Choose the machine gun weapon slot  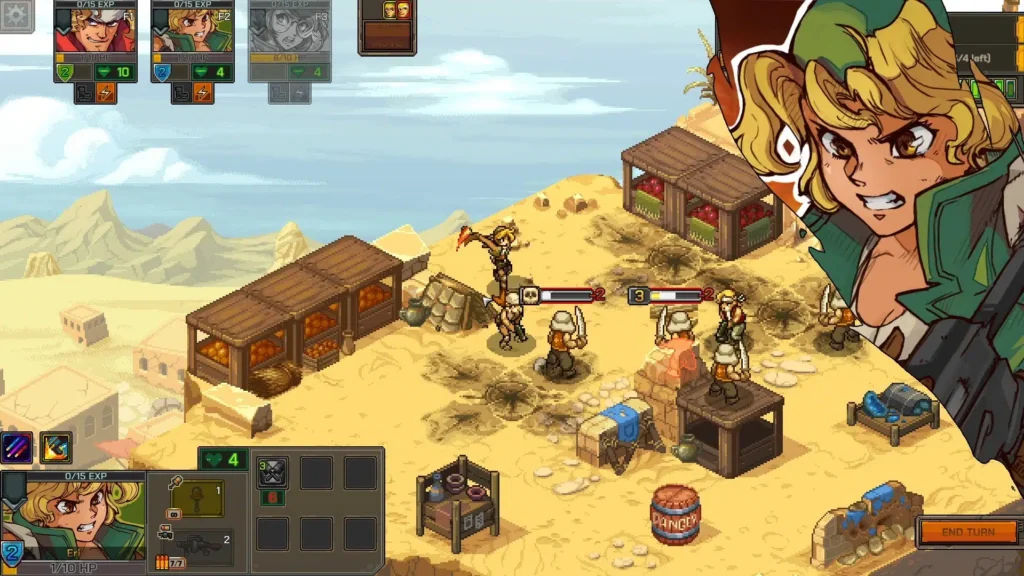point(196,546)
